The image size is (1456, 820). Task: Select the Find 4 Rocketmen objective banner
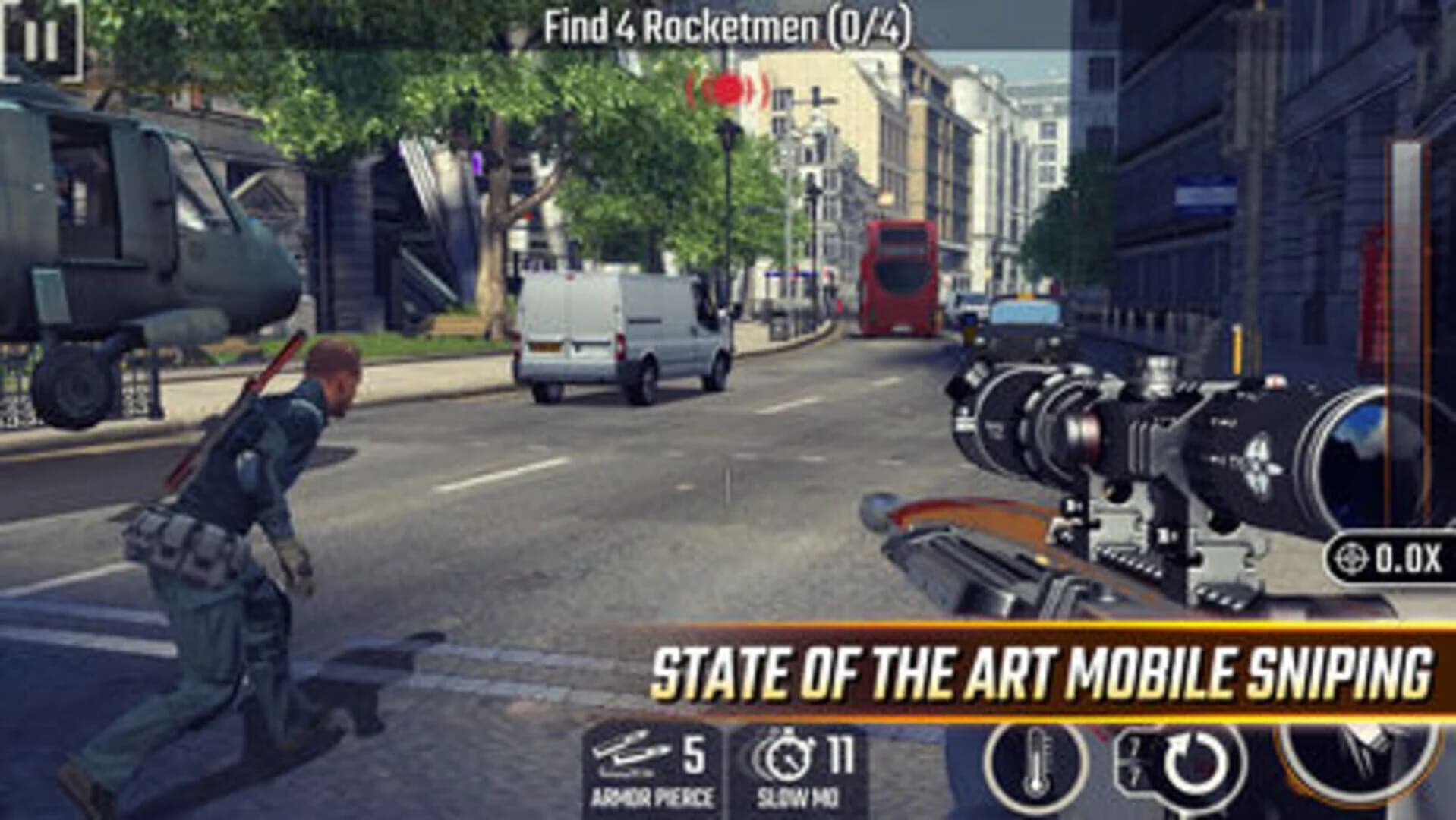click(729, 27)
